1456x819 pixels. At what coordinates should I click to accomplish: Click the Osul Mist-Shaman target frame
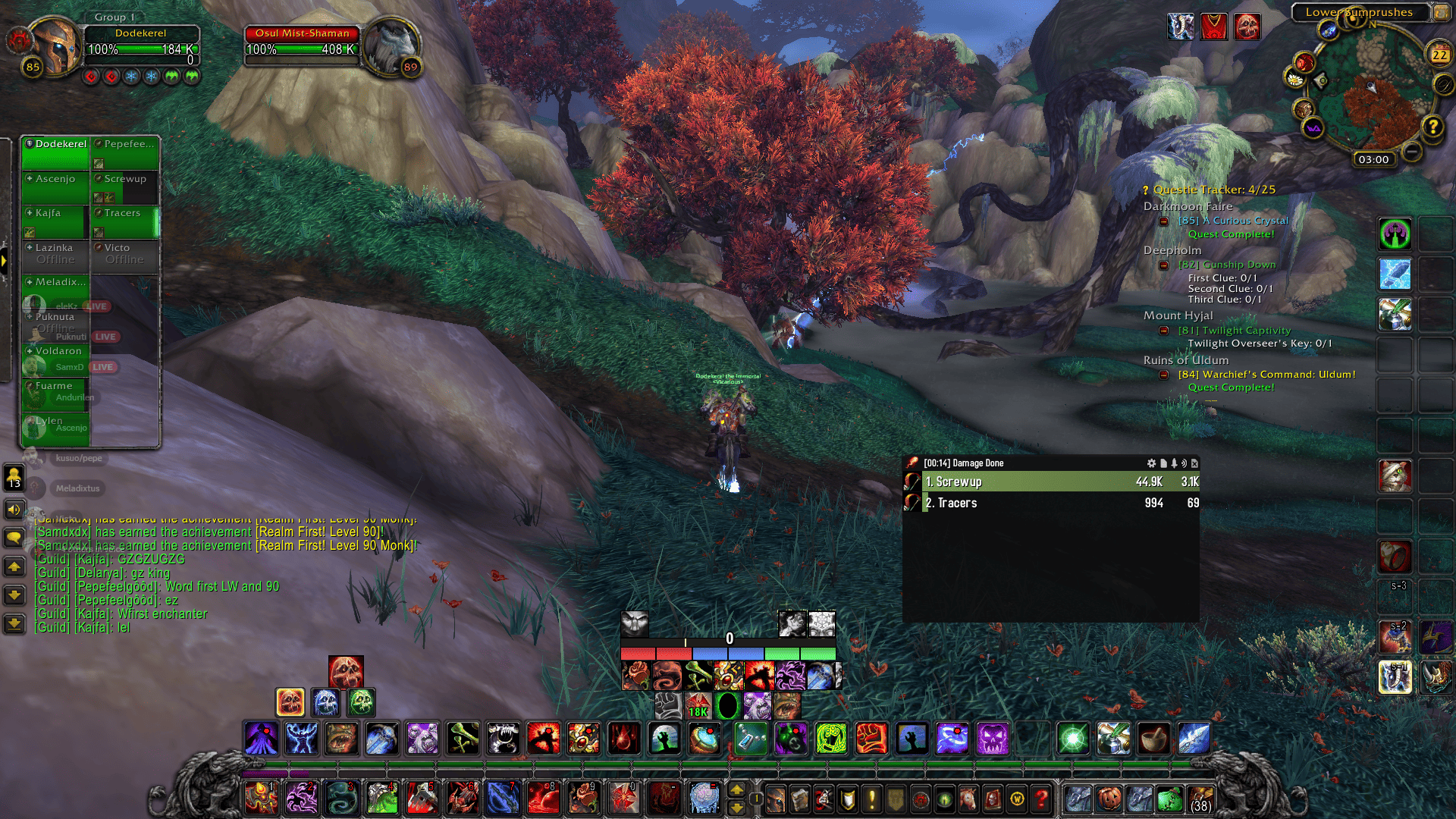pos(302,44)
